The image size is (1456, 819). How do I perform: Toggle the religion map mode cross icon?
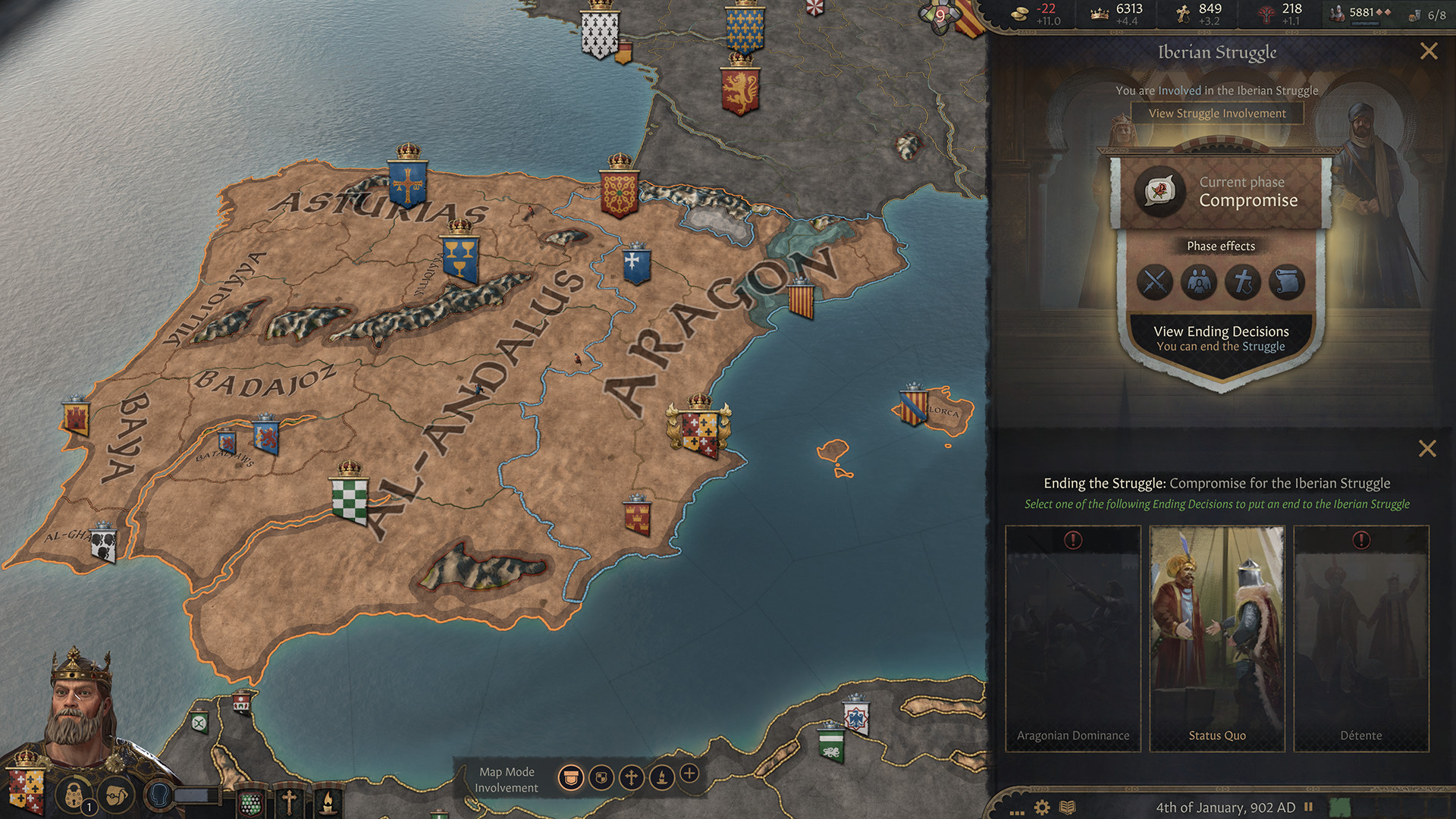coord(632,777)
